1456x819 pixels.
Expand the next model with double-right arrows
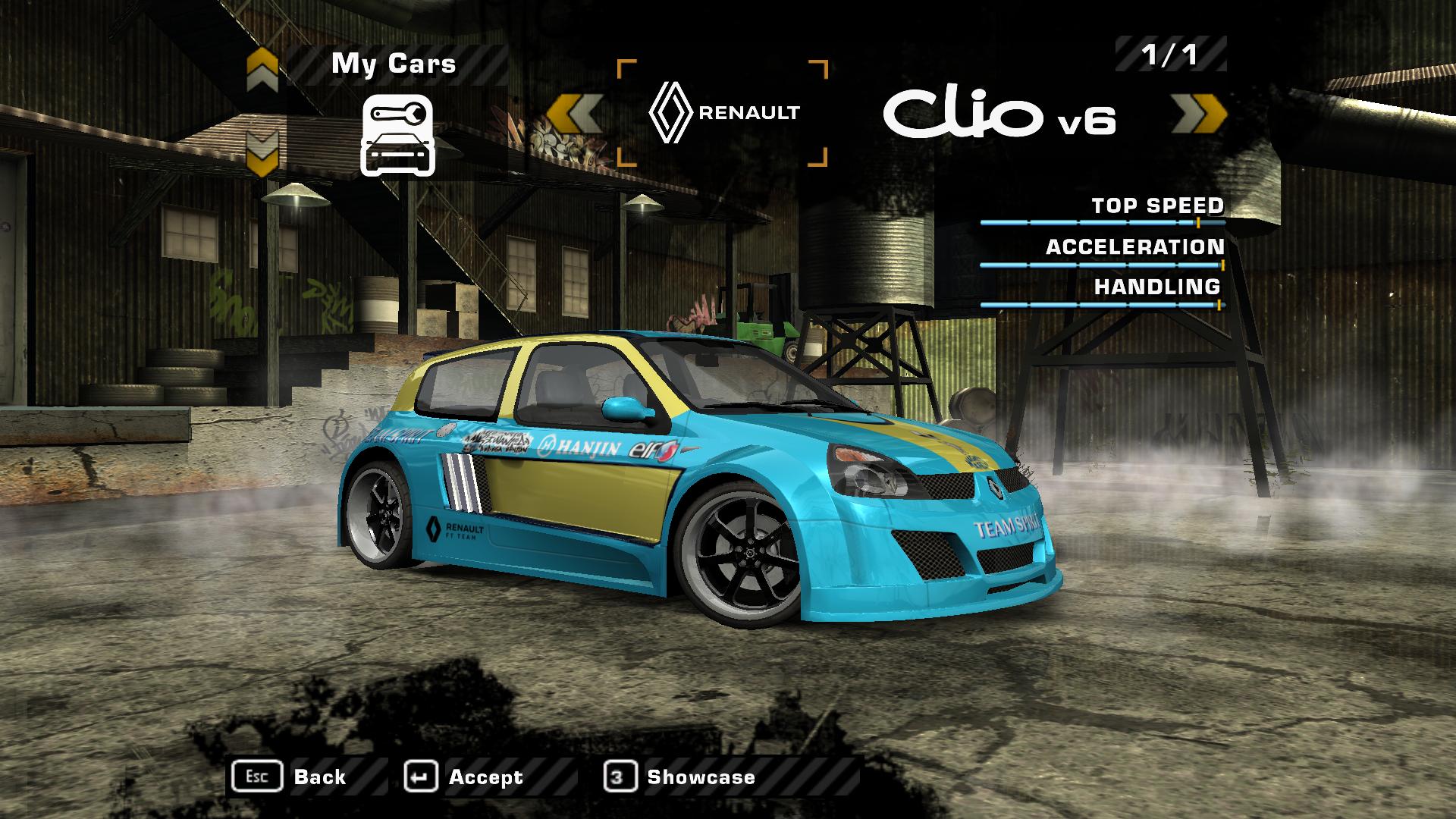coord(1198,114)
